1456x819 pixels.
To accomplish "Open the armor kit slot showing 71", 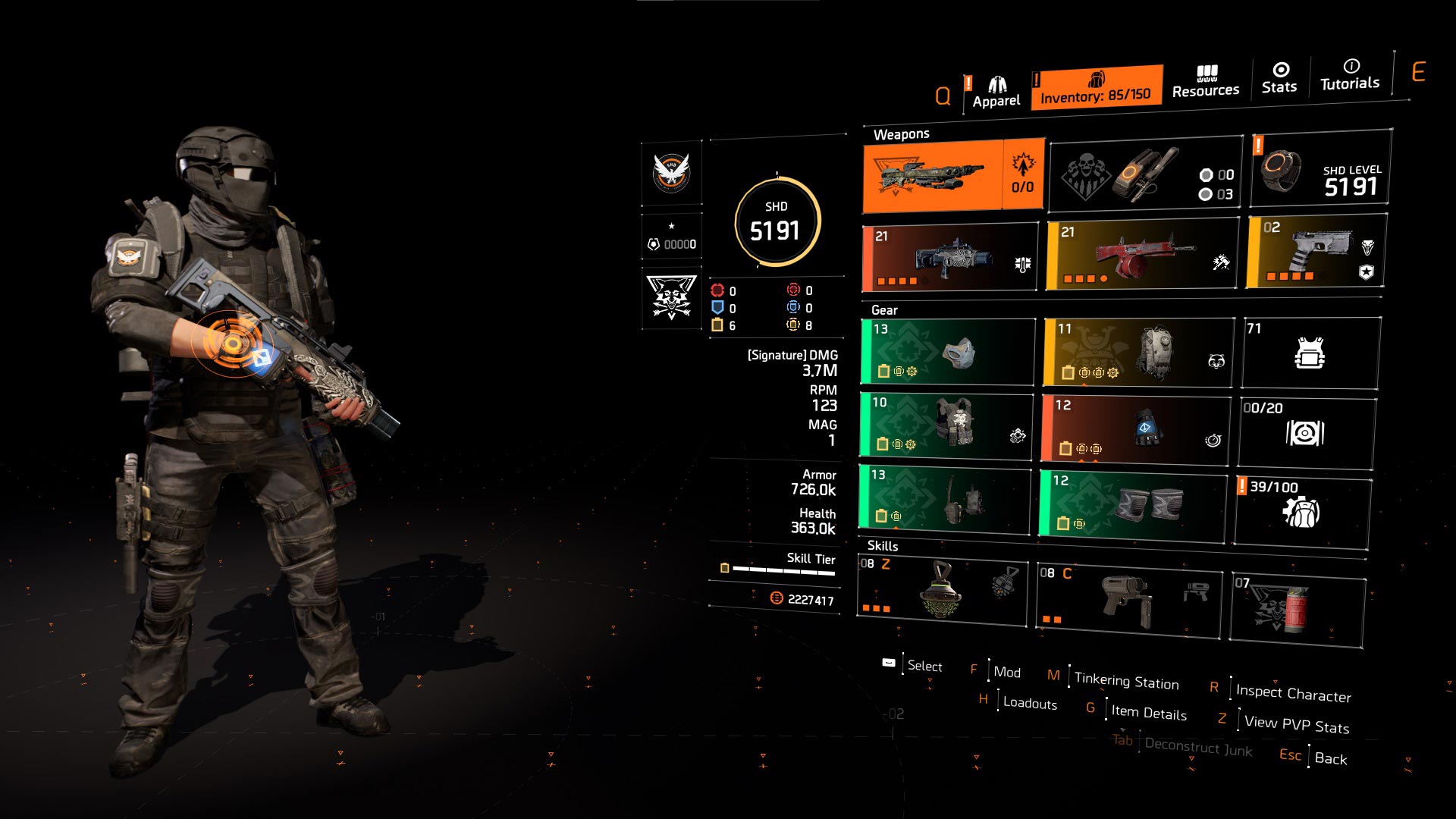I will coord(1310,353).
